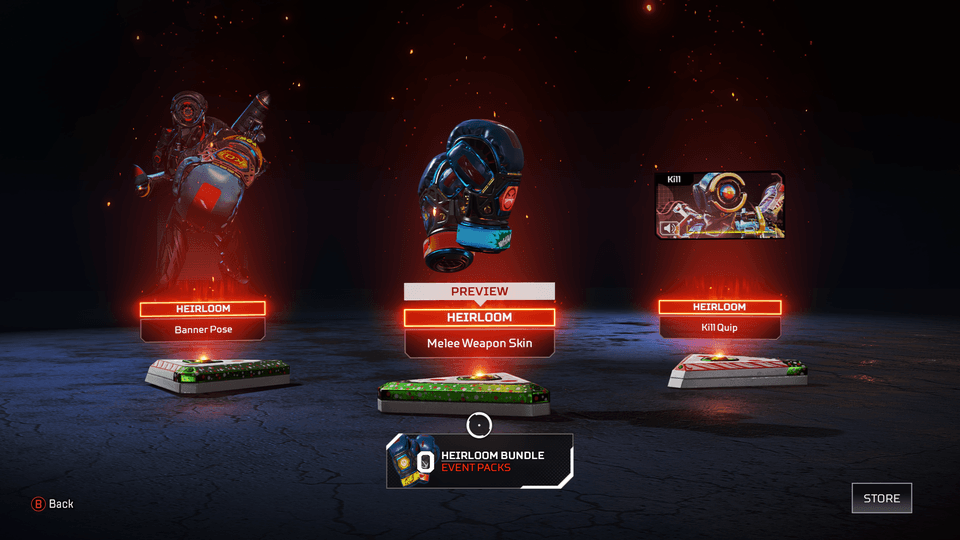Go back to the previous screen
The height and width of the screenshot is (540, 960).
53,504
